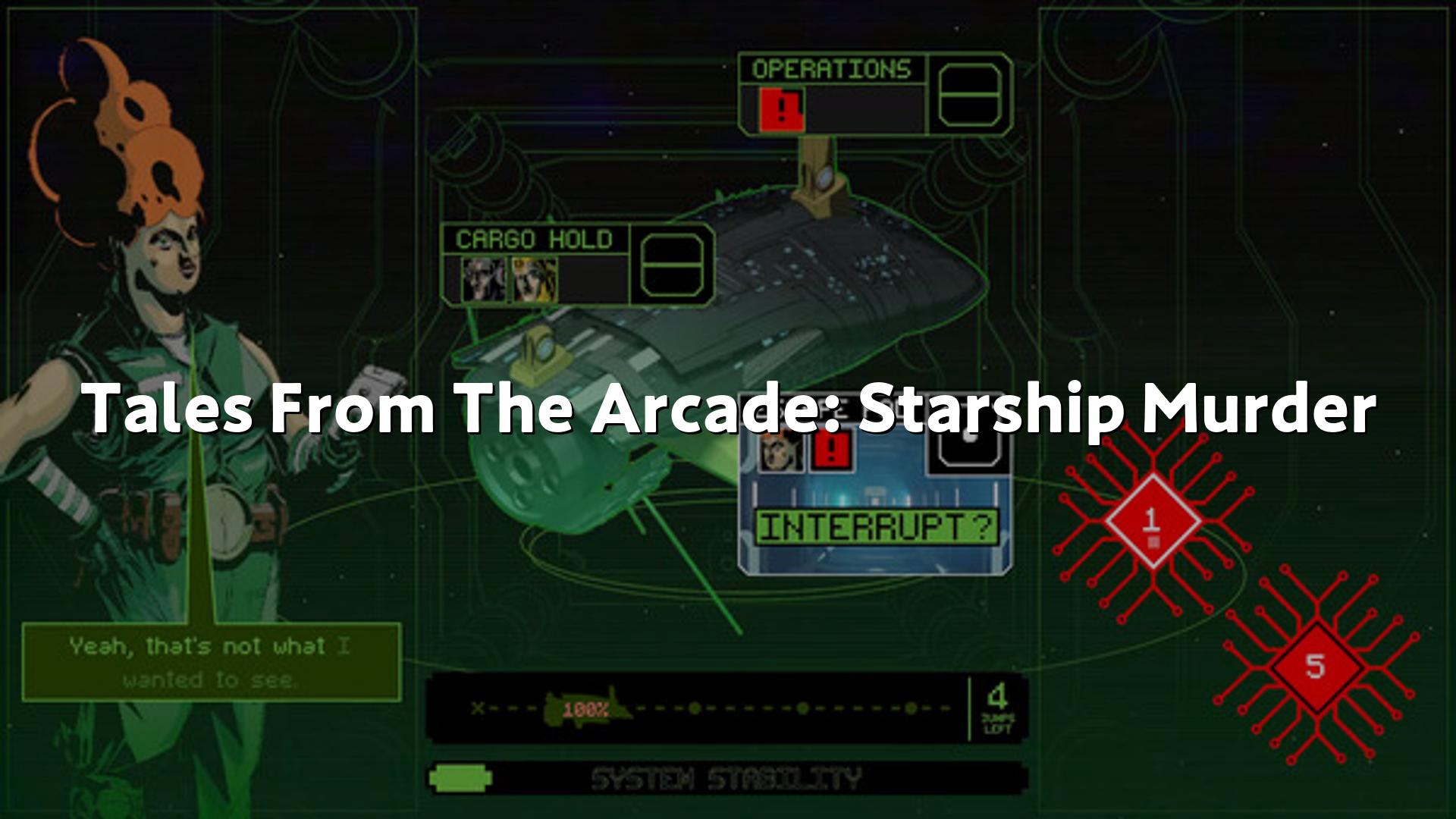Image resolution: width=1456 pixels, height=819 pixels.
Task: Click the green INTERRUPT? button
Action: (877, 527)
